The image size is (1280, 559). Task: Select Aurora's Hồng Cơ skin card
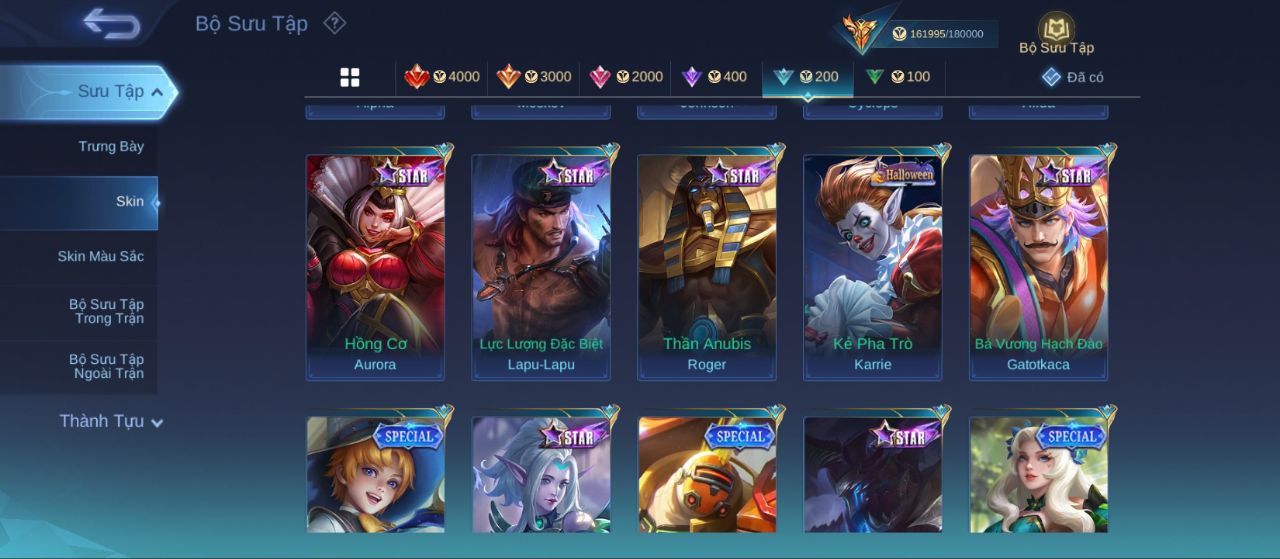click(x=375, y=267)
